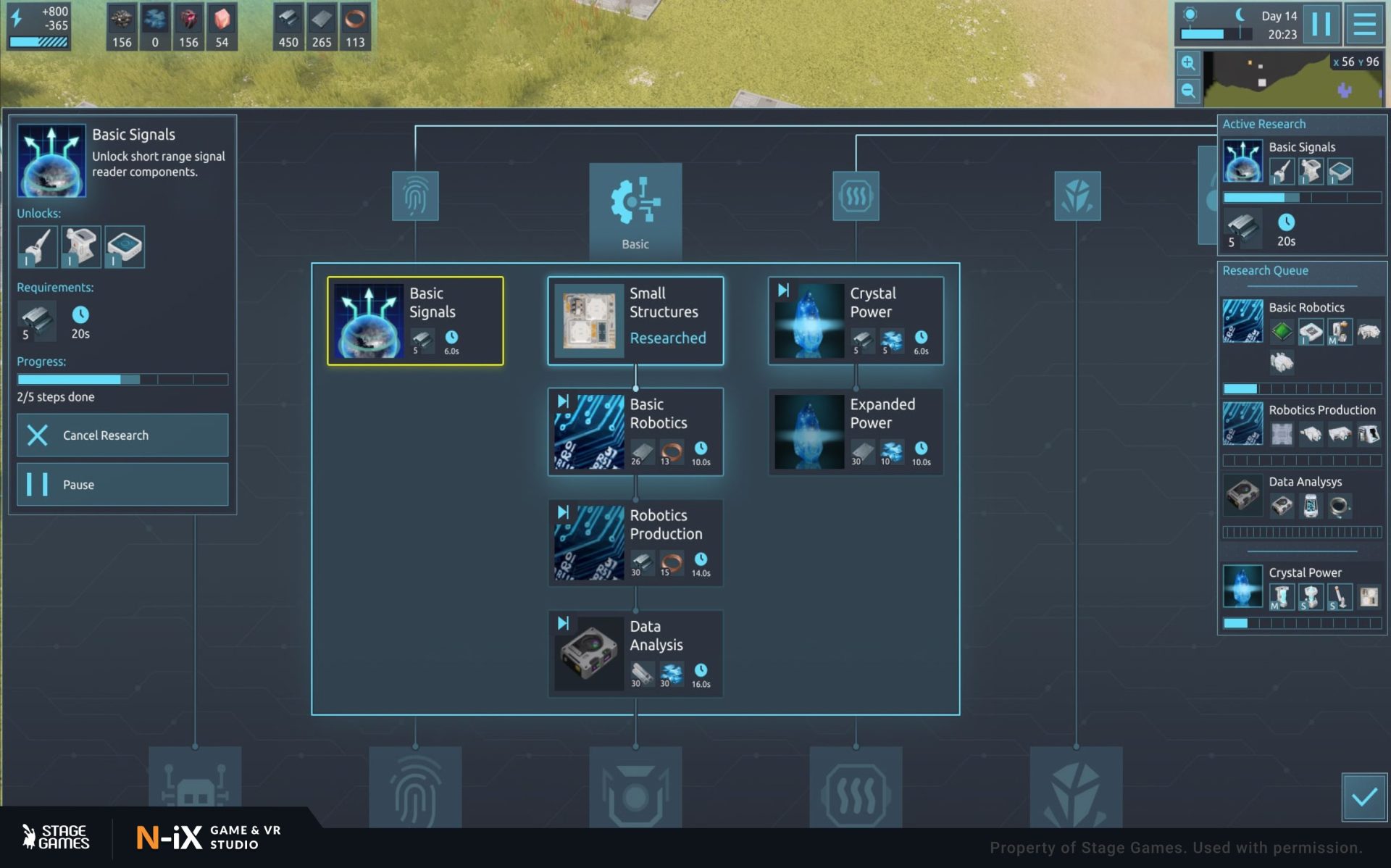Pause the current research

coord(122,484)
